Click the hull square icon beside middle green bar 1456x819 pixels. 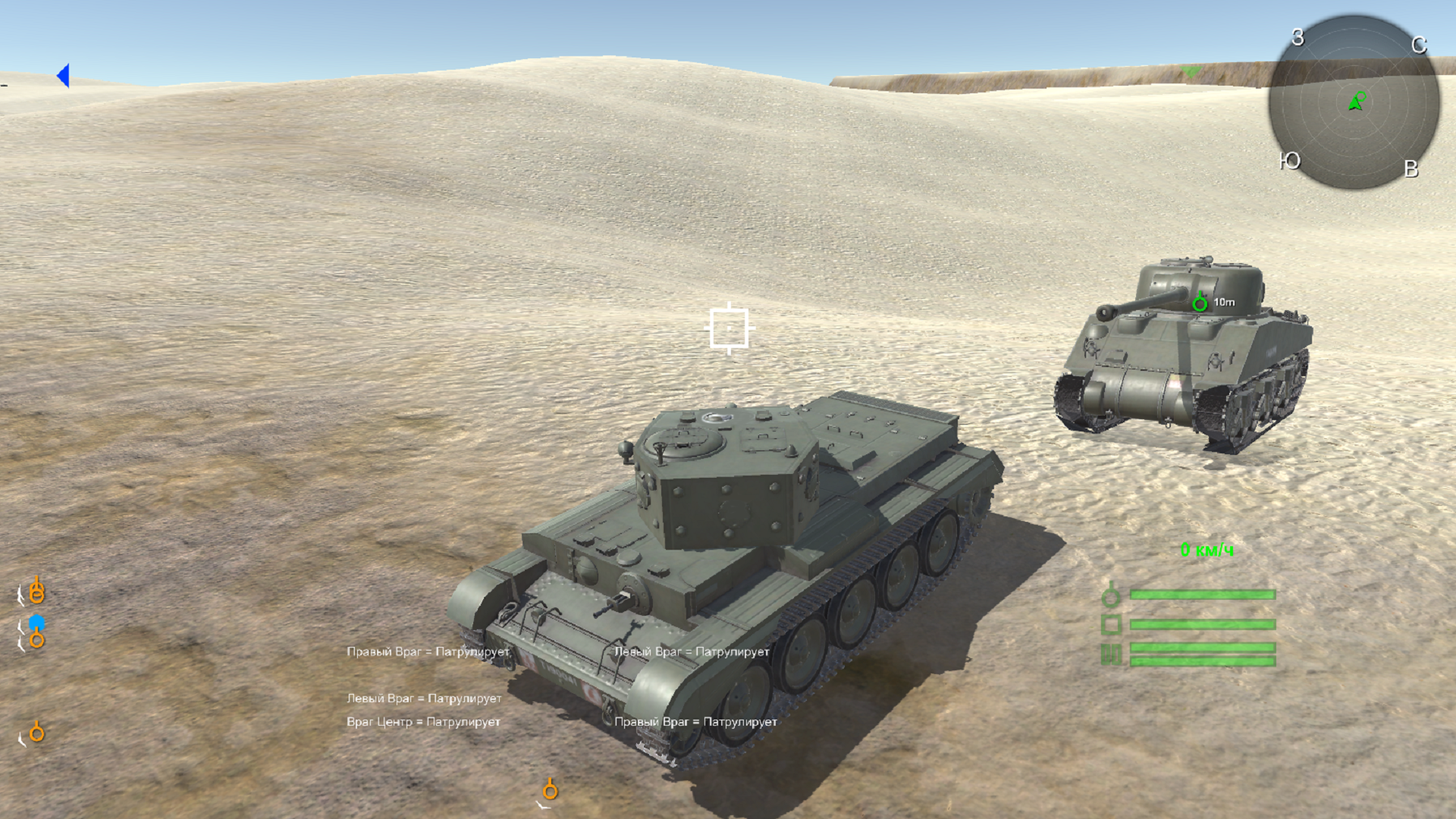coord(1111,625)
